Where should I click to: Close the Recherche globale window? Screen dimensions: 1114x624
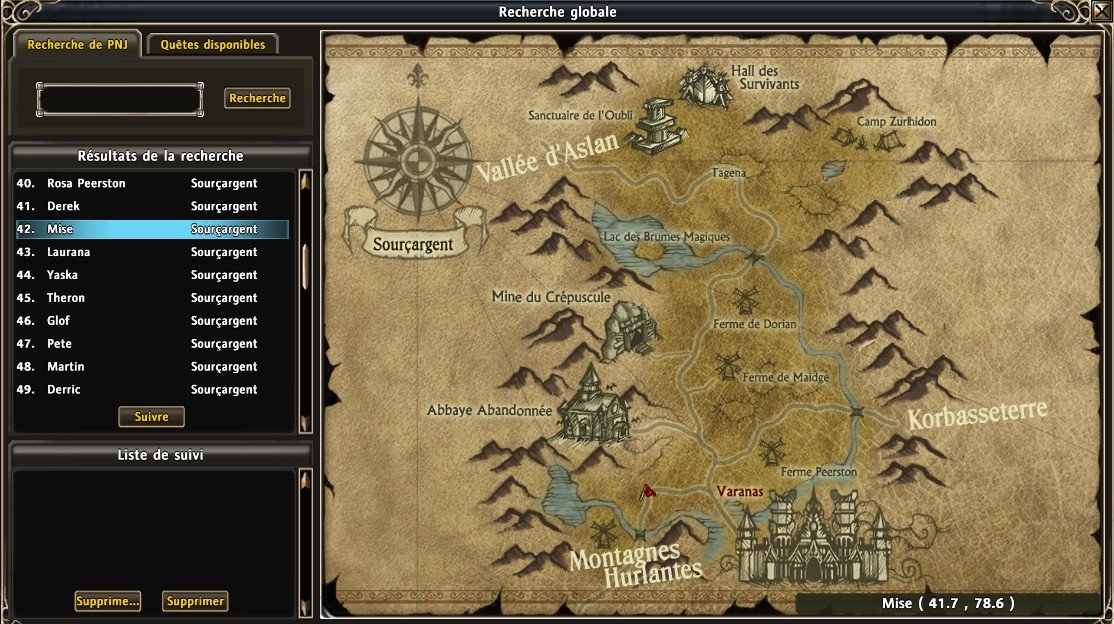click(x=1101, y=11)
